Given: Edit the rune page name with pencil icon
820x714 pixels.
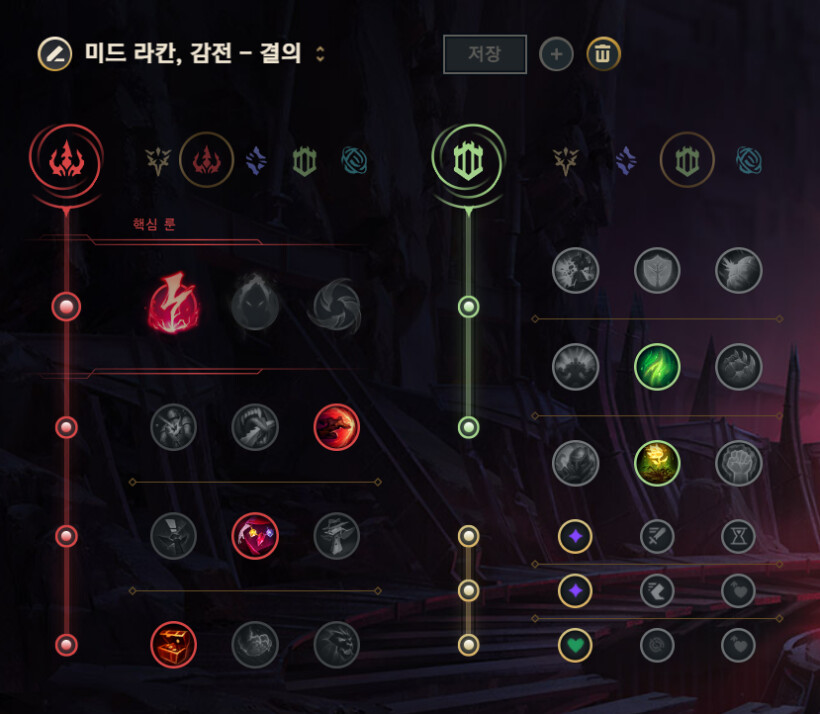Looking at the screenshot, I should pyautogui.click(x=54, y=54).
